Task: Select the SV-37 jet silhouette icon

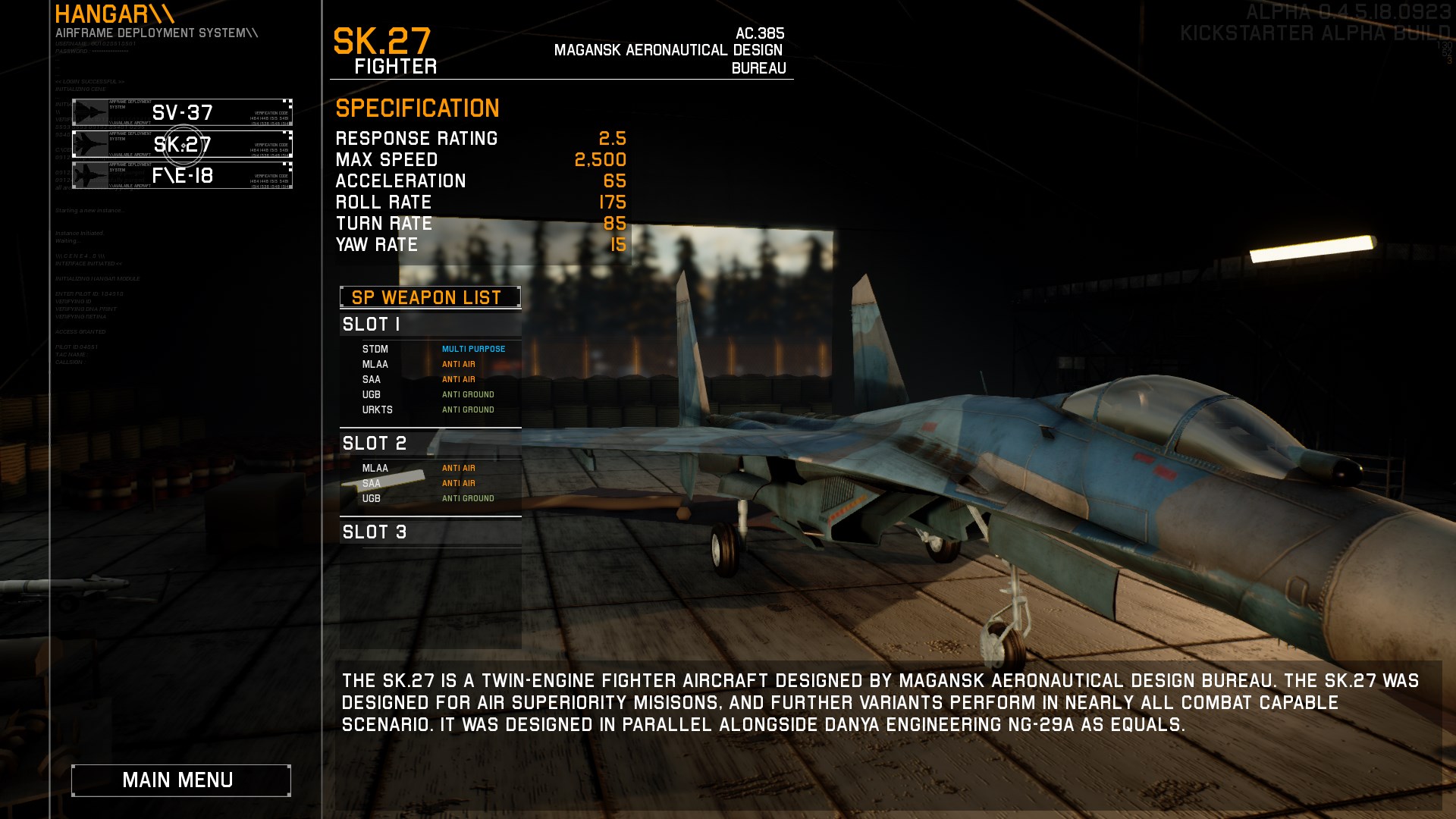Action: 89,112
